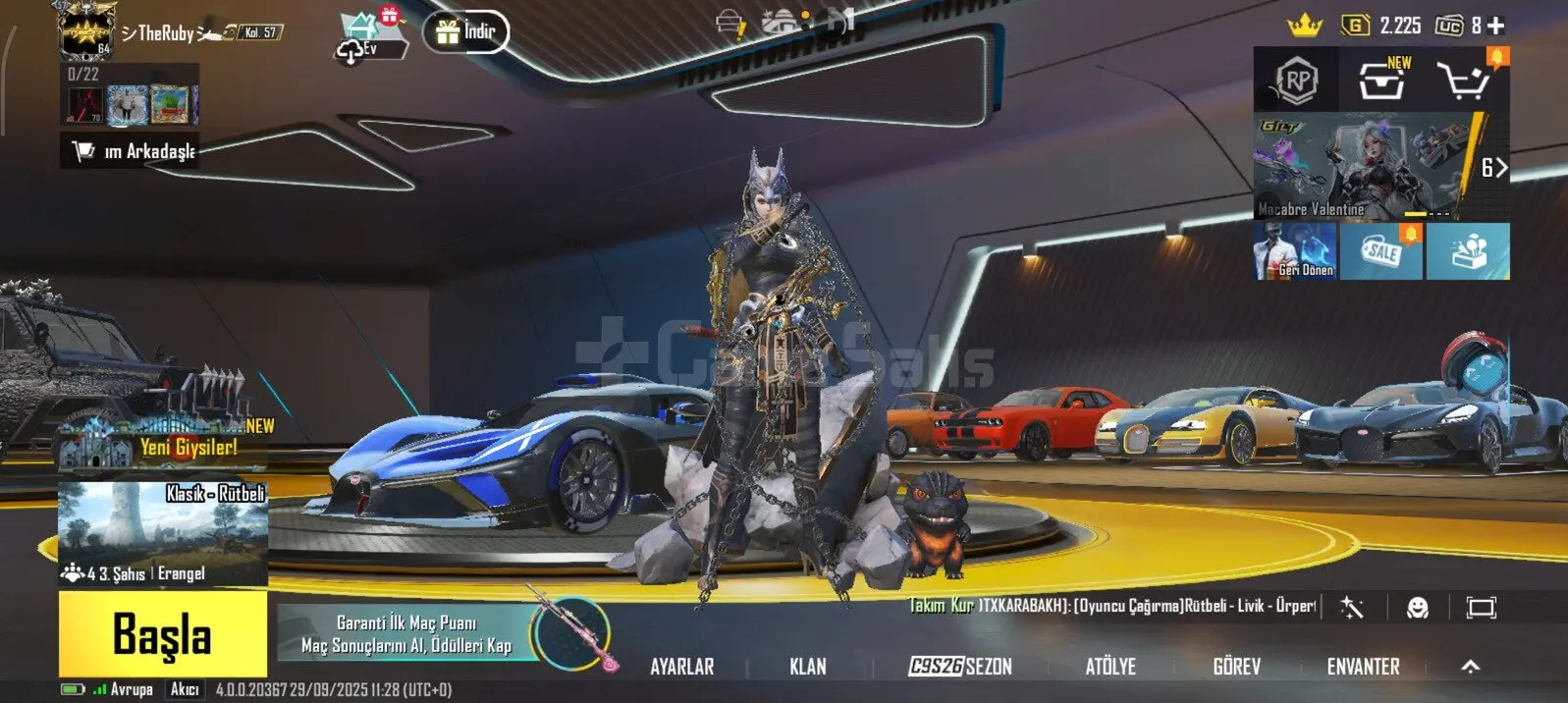Go to ATÖLYE workshop

tap(1110, 667)
